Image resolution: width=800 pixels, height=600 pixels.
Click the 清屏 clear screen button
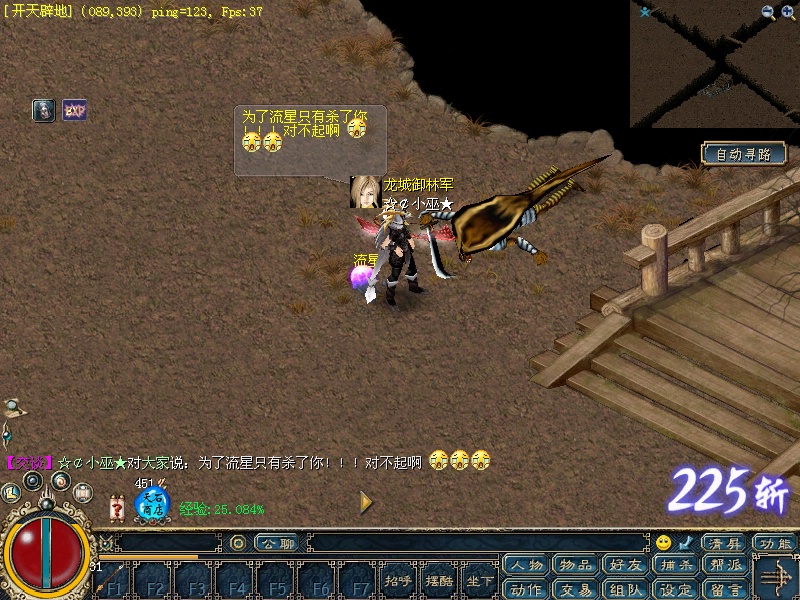pyautogui.click(x=725, y=543)
